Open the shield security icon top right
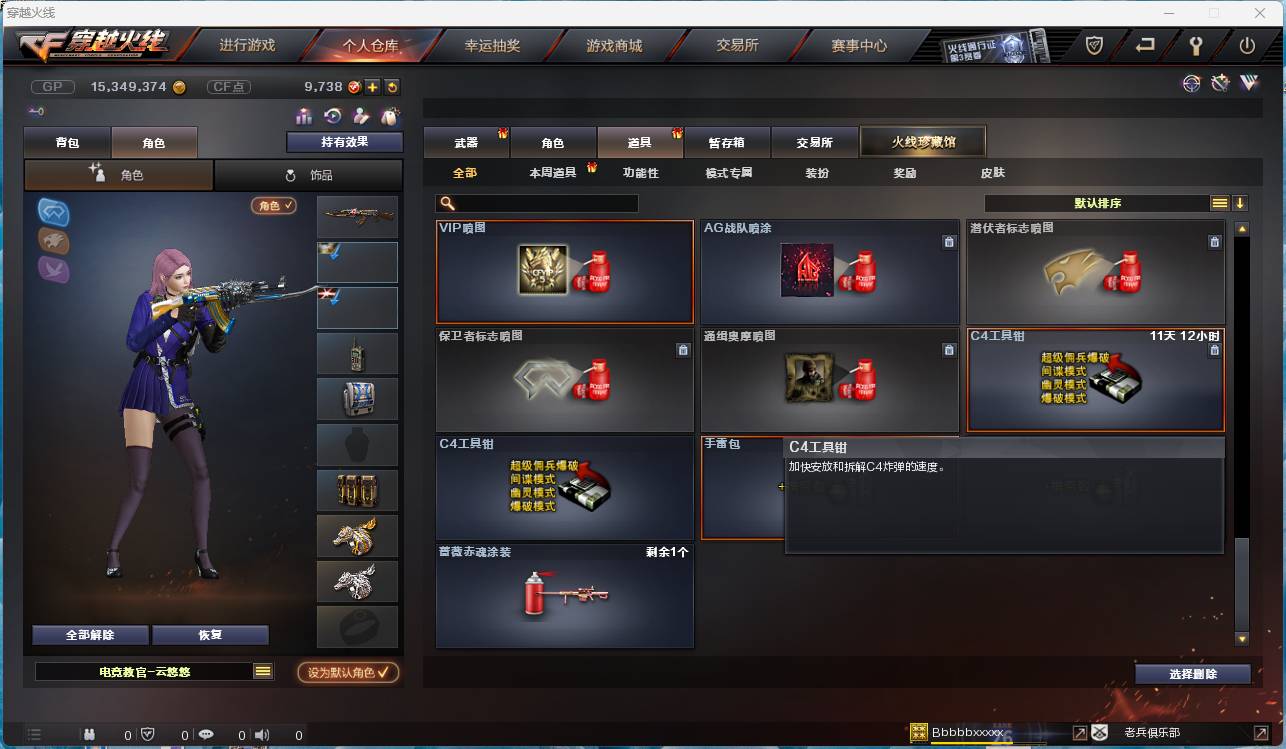Screen dimensions: 1286x749 pyautogui.click(x=1094, y=45)
